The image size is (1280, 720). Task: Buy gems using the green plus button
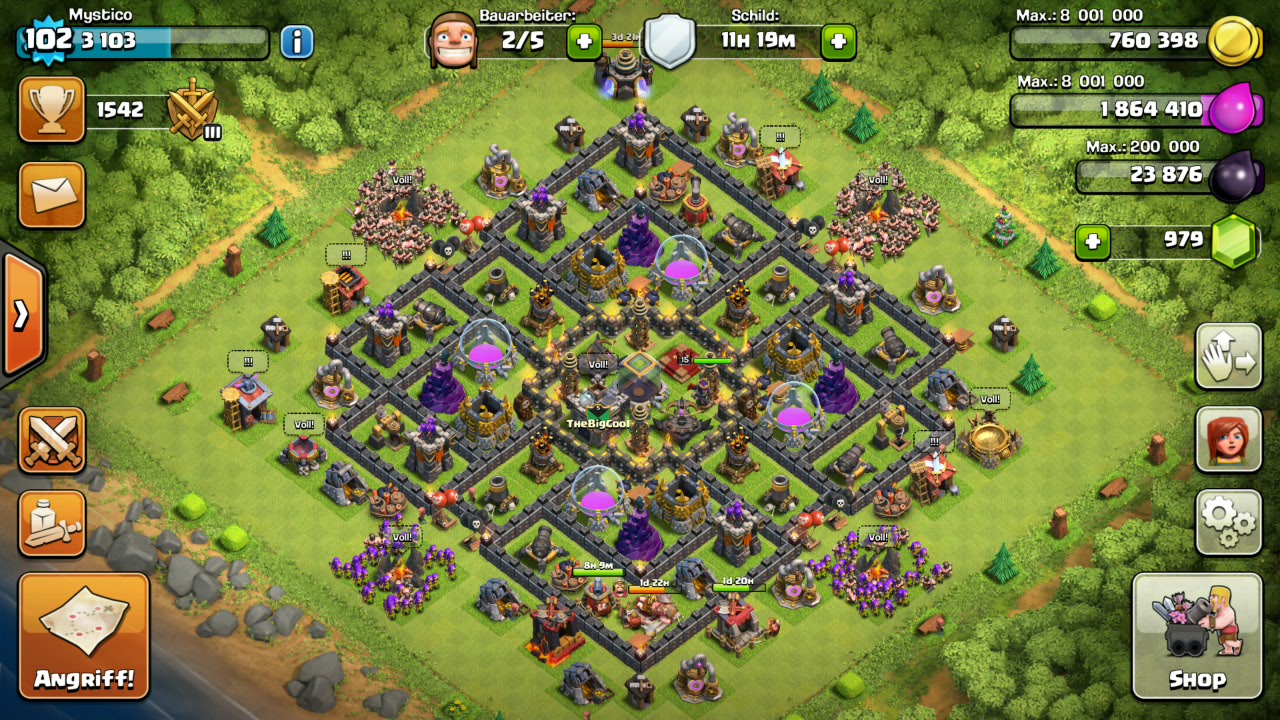tap(1092, 241)
